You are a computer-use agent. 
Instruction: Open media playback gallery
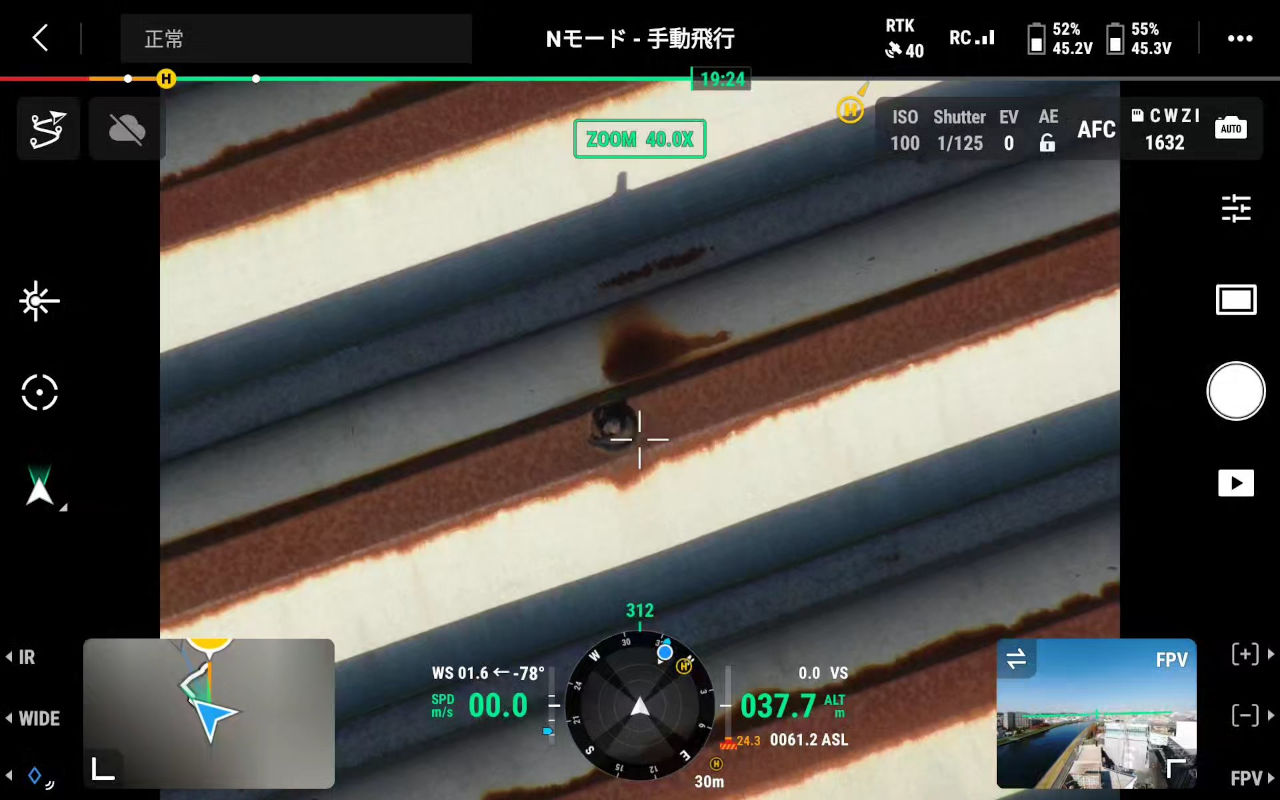pos(1236,483)
